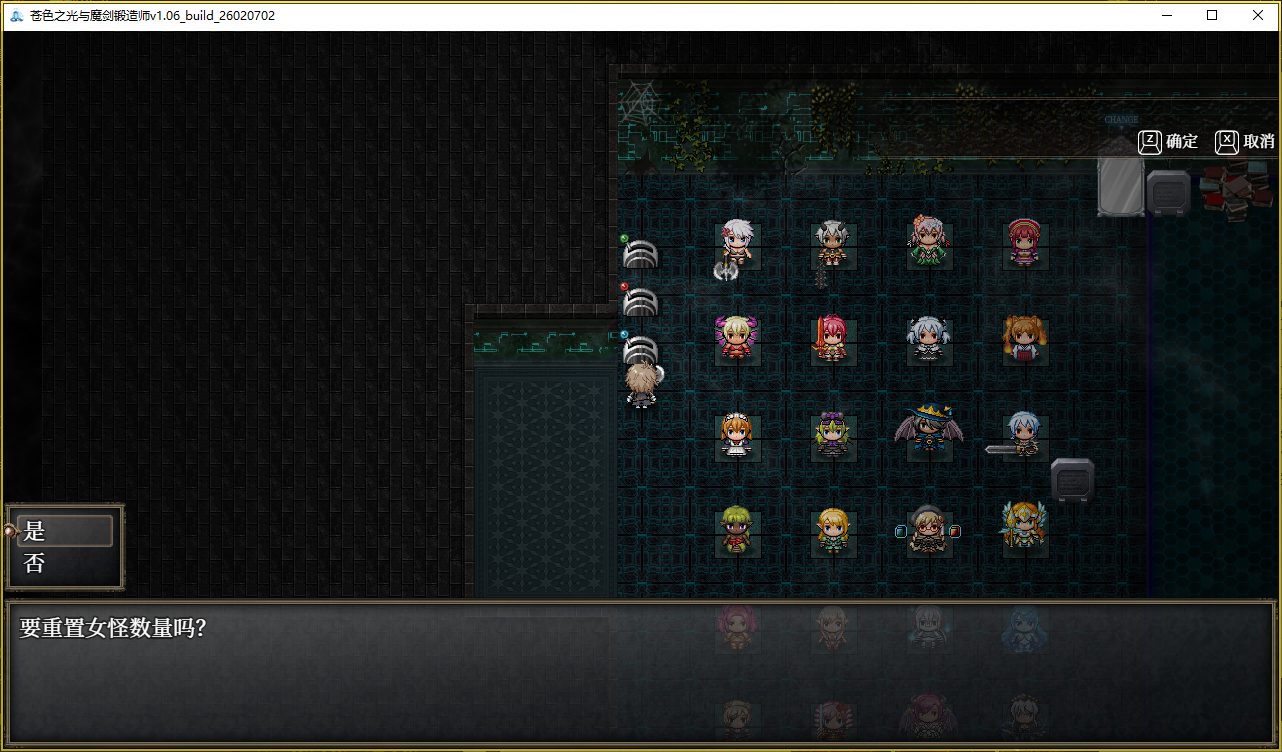This screenshot has height=752, width=1282.
Task: Close the game window
Action: 1258,16
